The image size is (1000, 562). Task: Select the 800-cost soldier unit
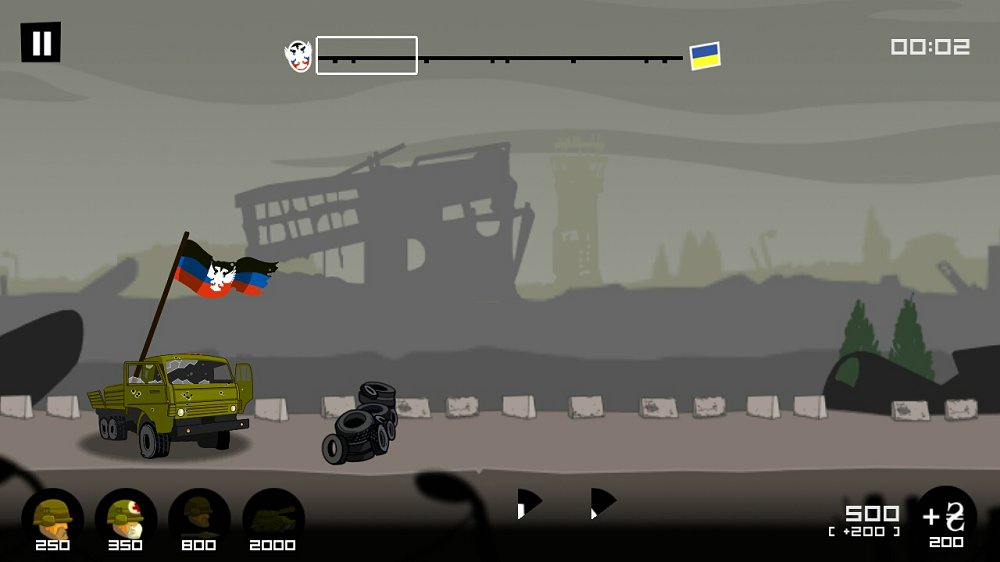199,516
